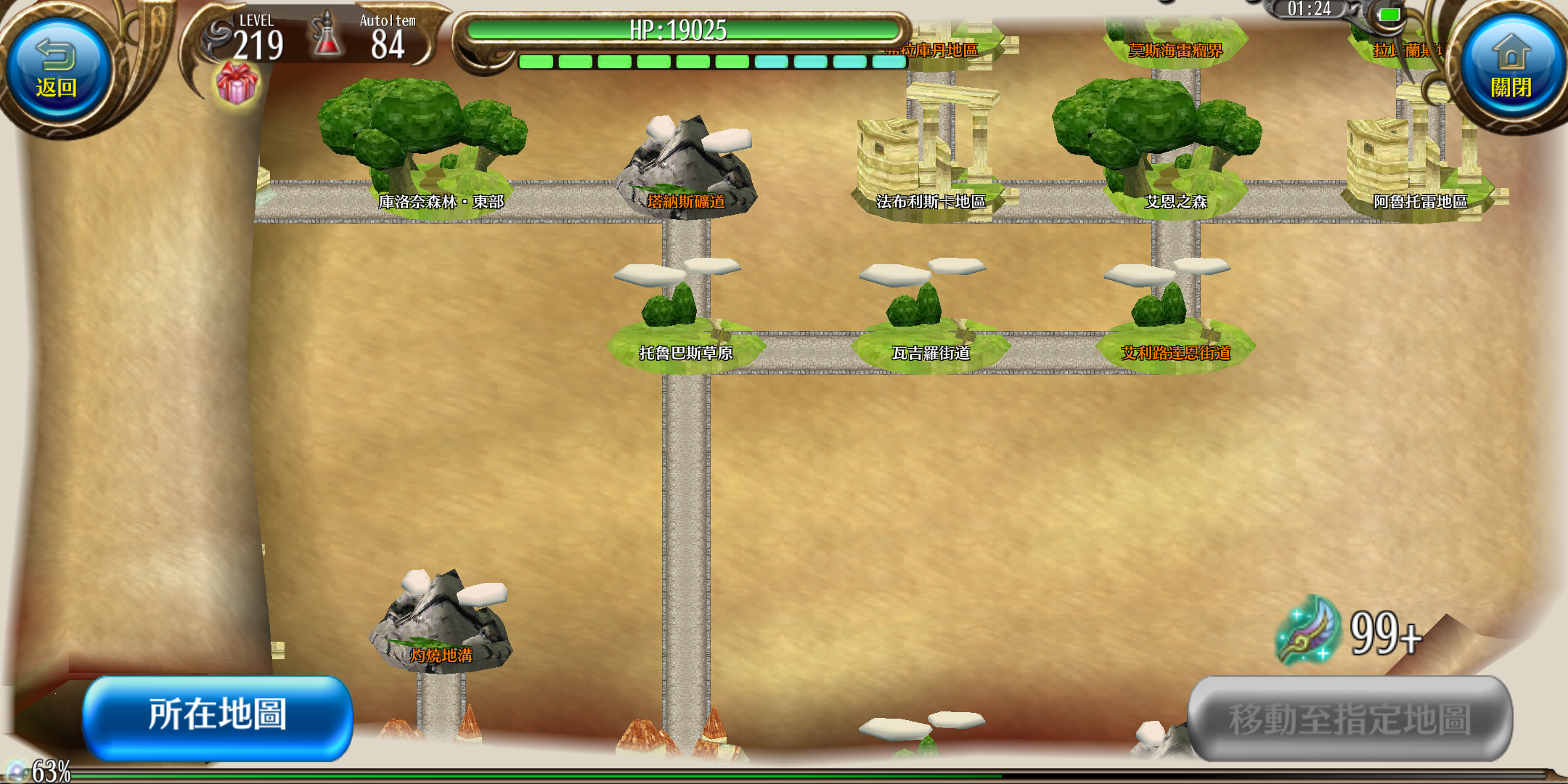The width and height of the screenshot is (1568, 784).
Task: Select the 阿魯托雷地區 ruins node
Action: click(1416, 167)
